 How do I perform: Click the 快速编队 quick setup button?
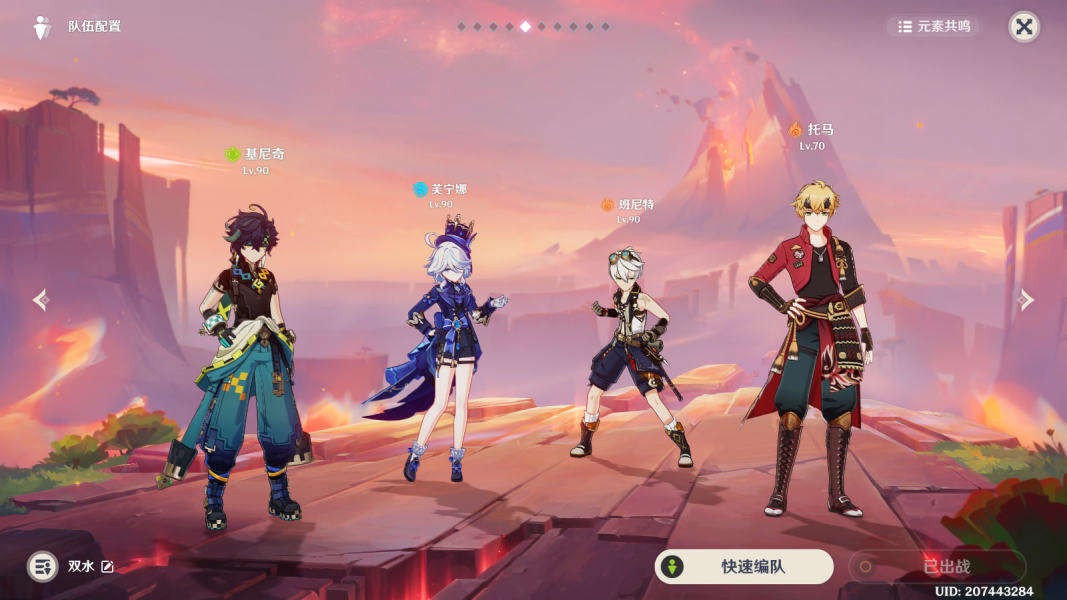(743, 567)
